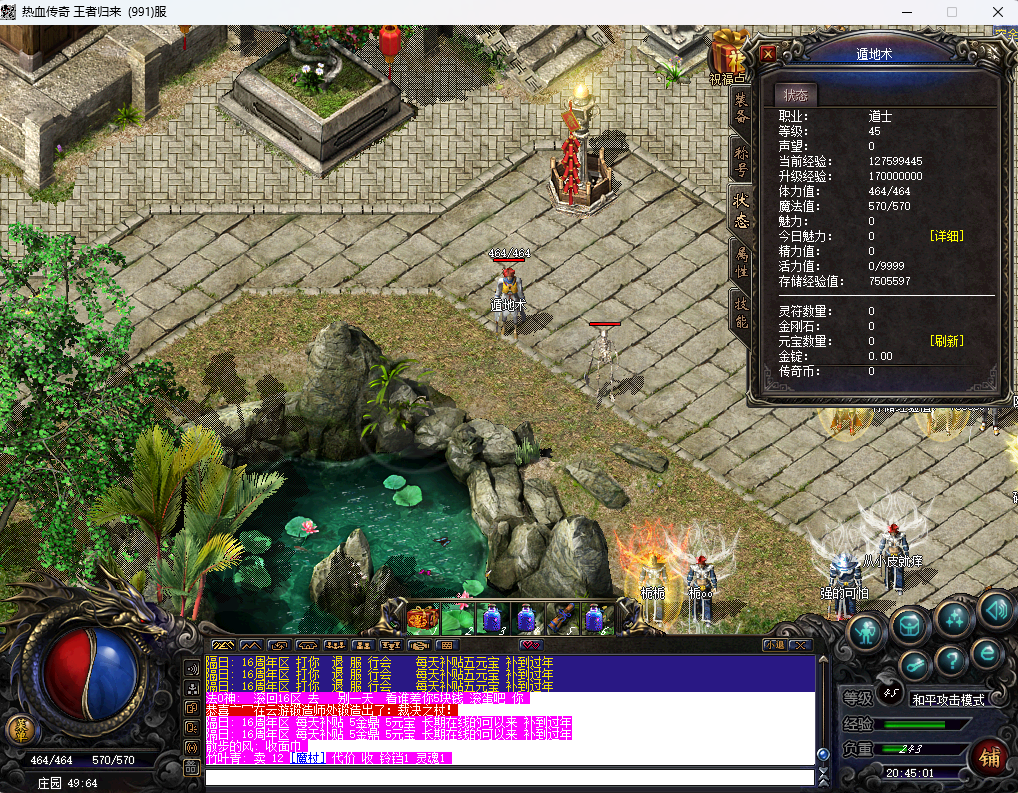Open the 祝福 gift box icon

pos(728,52)
